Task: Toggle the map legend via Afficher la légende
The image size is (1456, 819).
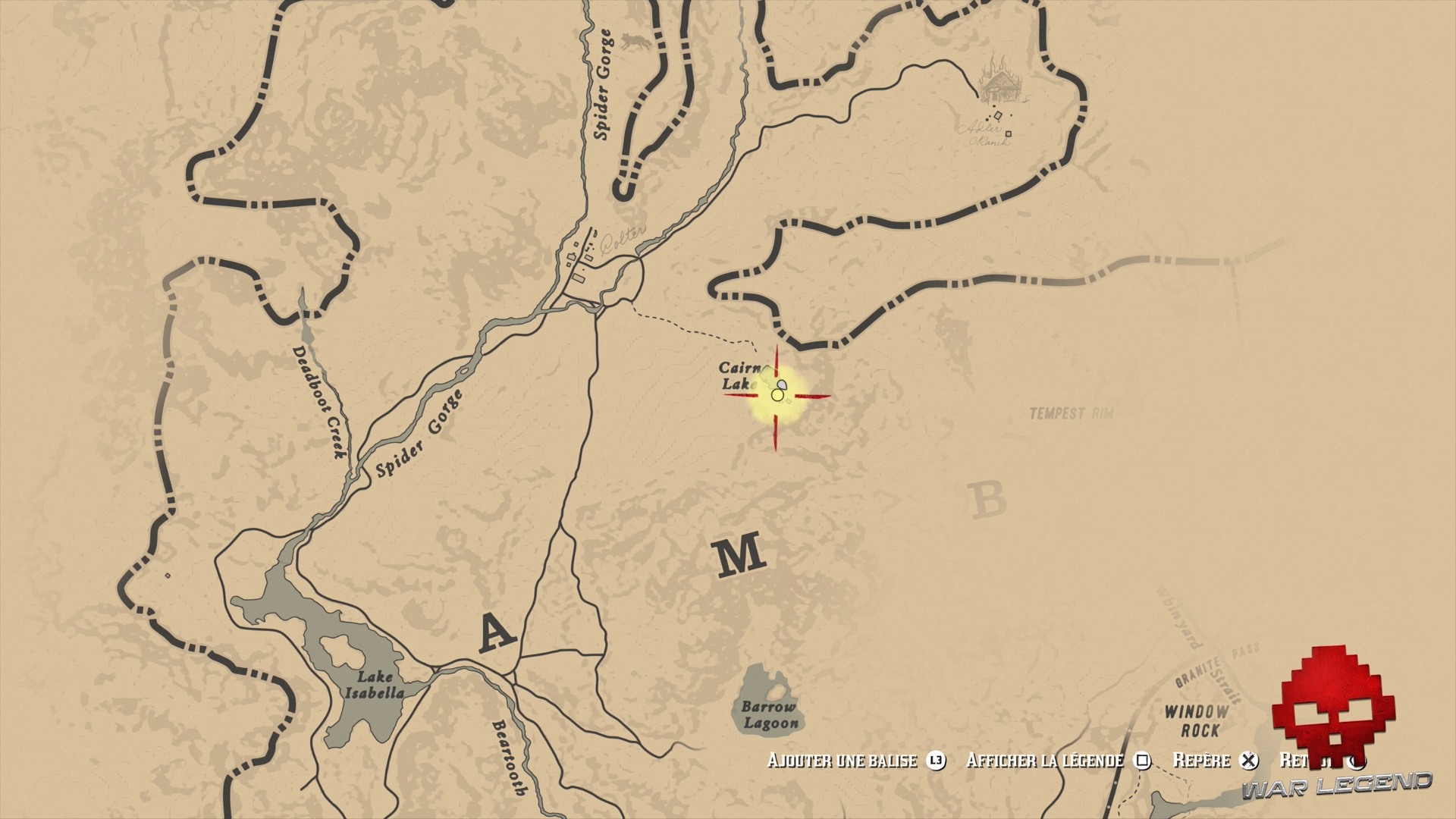Action: 1045,761
